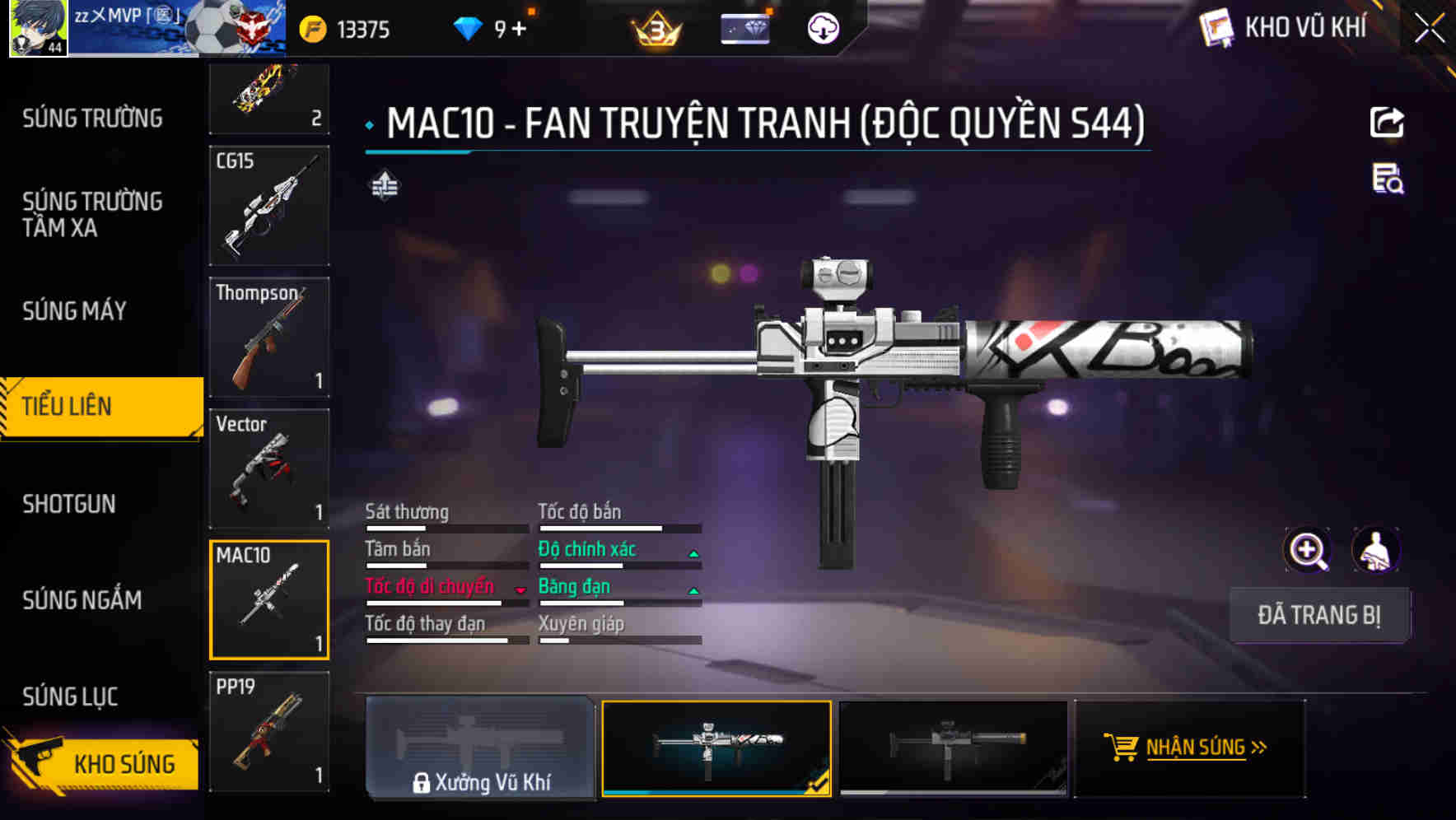Switch to the Súng Ngắm category
Viewport: 1456px width, 820px height.
pos(82,600)
